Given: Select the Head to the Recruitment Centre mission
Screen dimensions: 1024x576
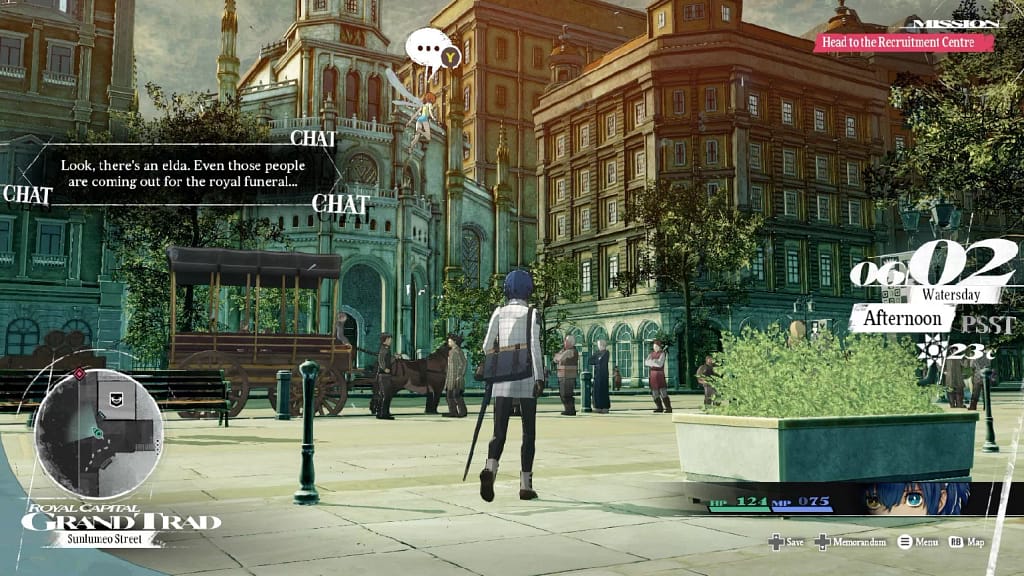Looking at the screenshot, I should click(904, 42).
